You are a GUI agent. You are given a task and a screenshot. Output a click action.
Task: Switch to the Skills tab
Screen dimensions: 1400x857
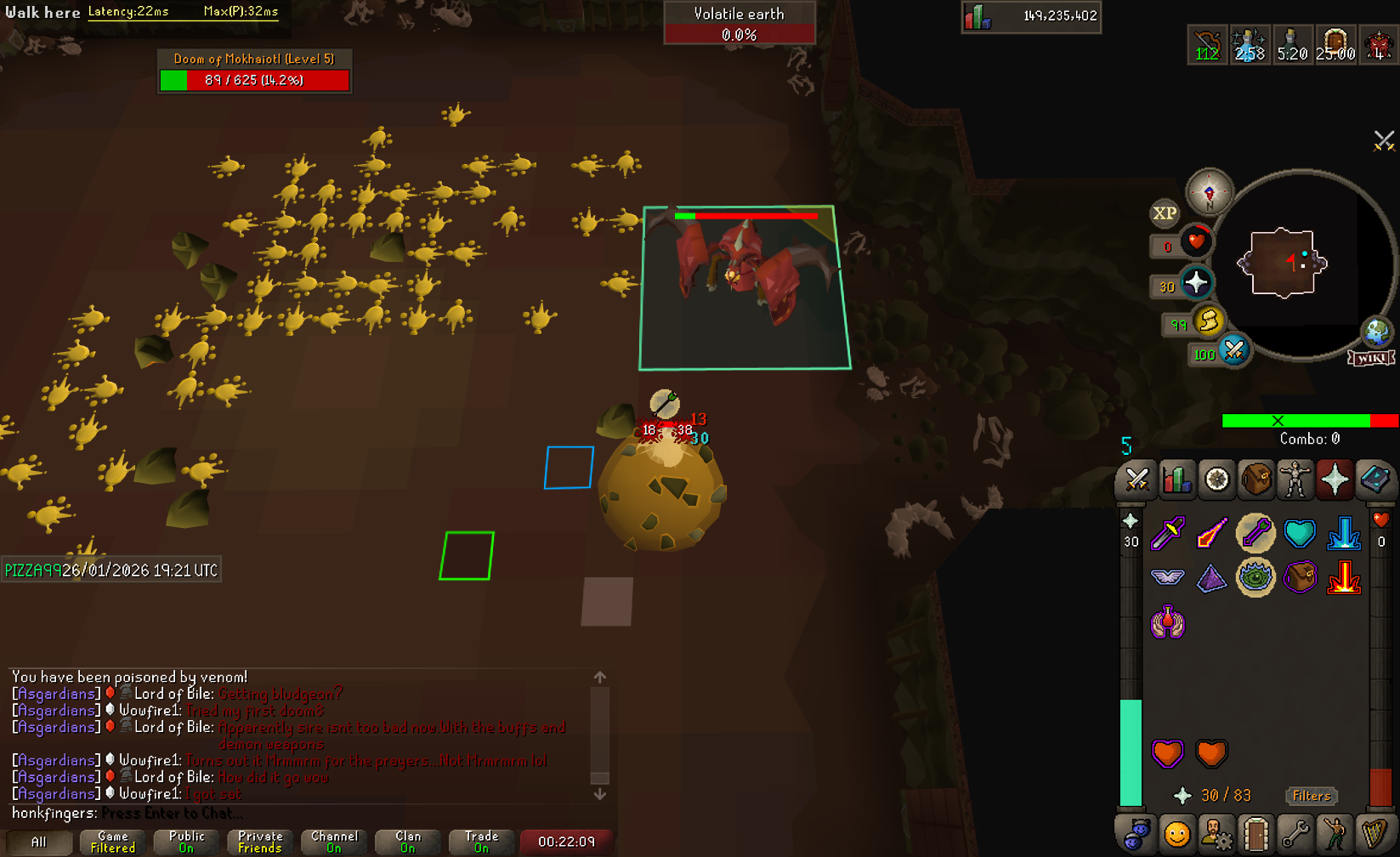click(1176, 480)
